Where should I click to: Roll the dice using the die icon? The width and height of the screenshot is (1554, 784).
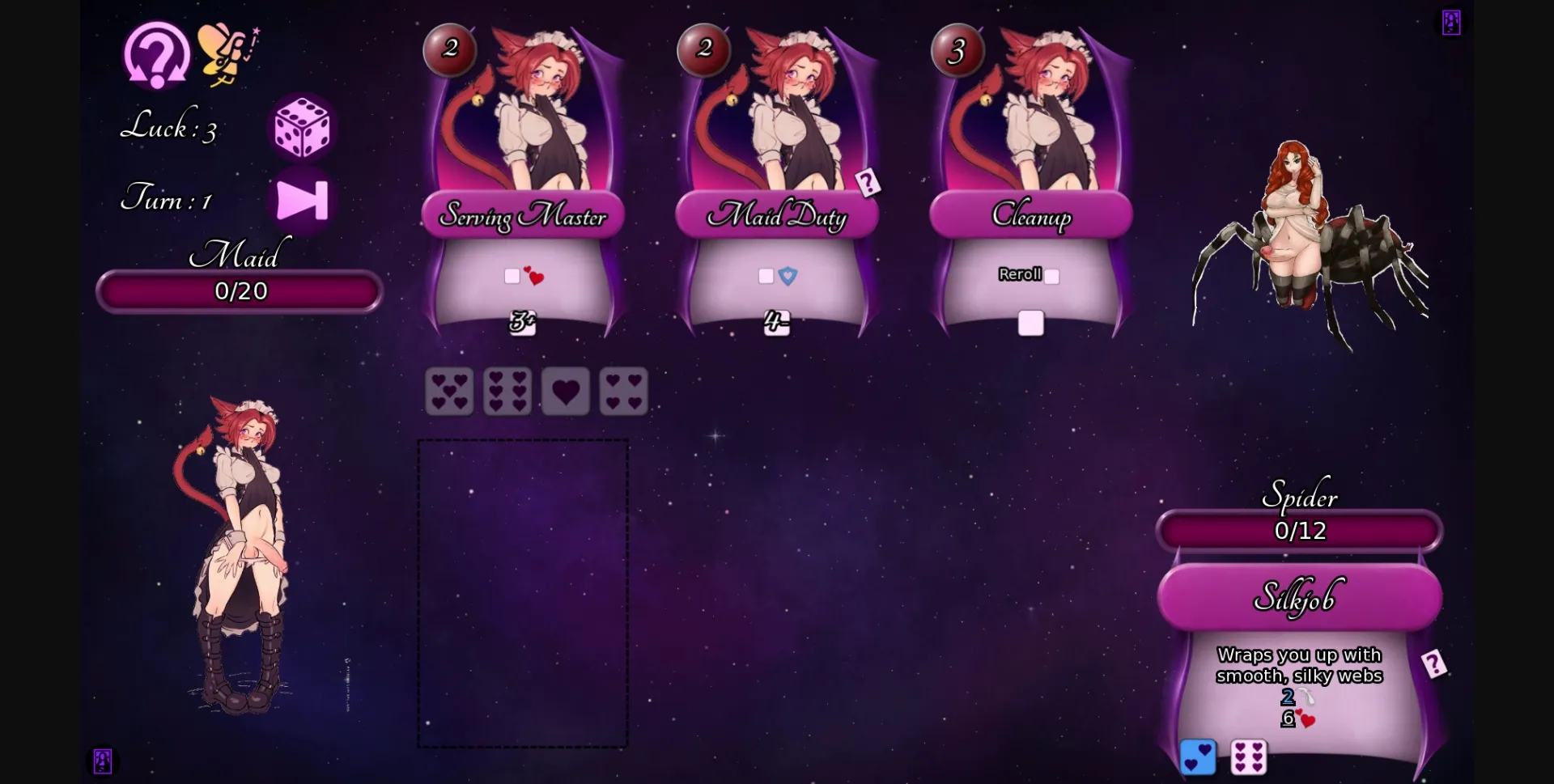click(301, 128)
